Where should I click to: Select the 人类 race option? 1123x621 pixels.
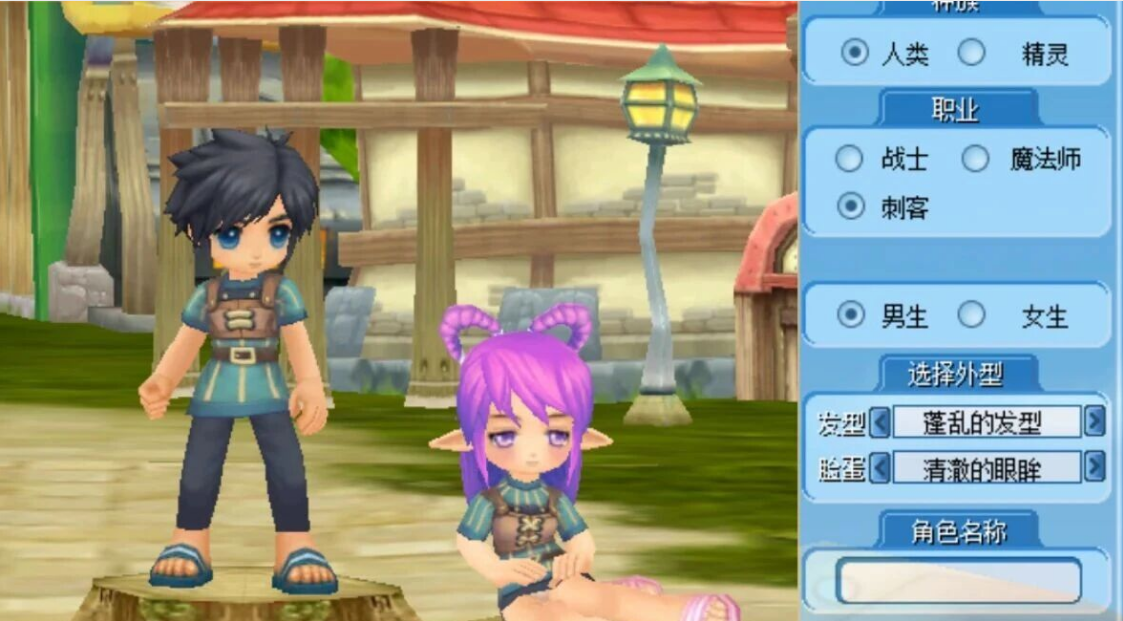point(854,54)
